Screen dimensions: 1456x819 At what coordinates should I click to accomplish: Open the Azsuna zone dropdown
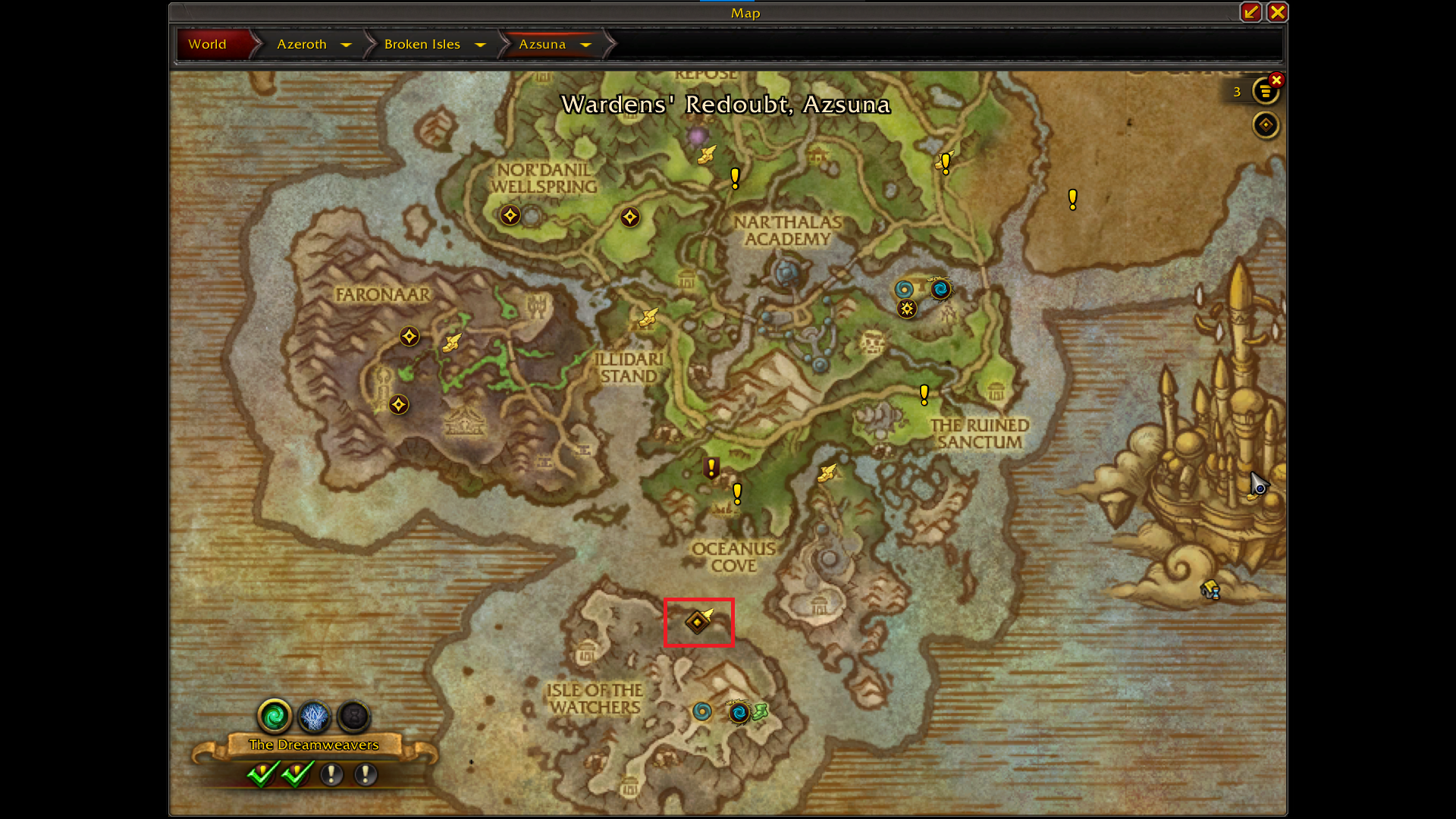pyautogui.click(x=585, y=45)
